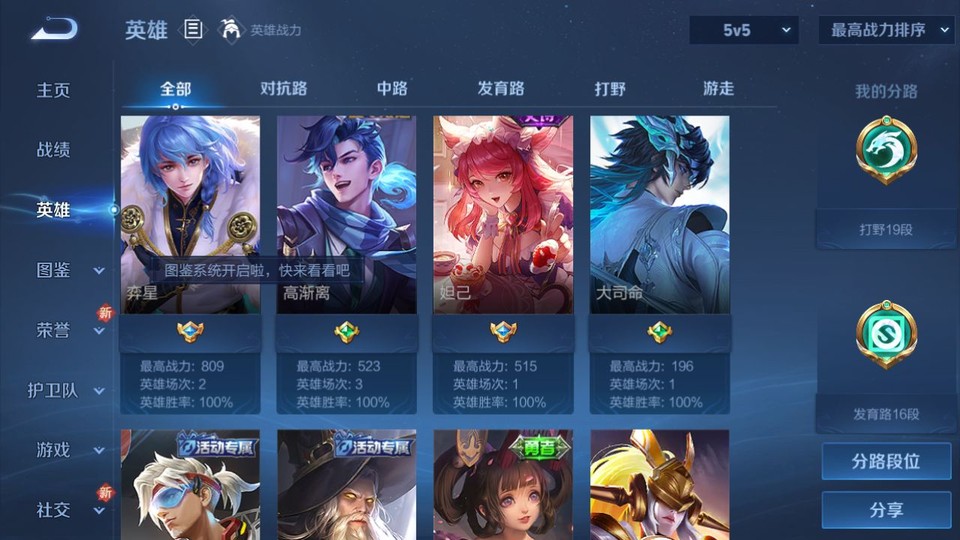Open the 主页 sidebar entry
Viewport: 960px width, 540px height.
click(x=54, y=90)
